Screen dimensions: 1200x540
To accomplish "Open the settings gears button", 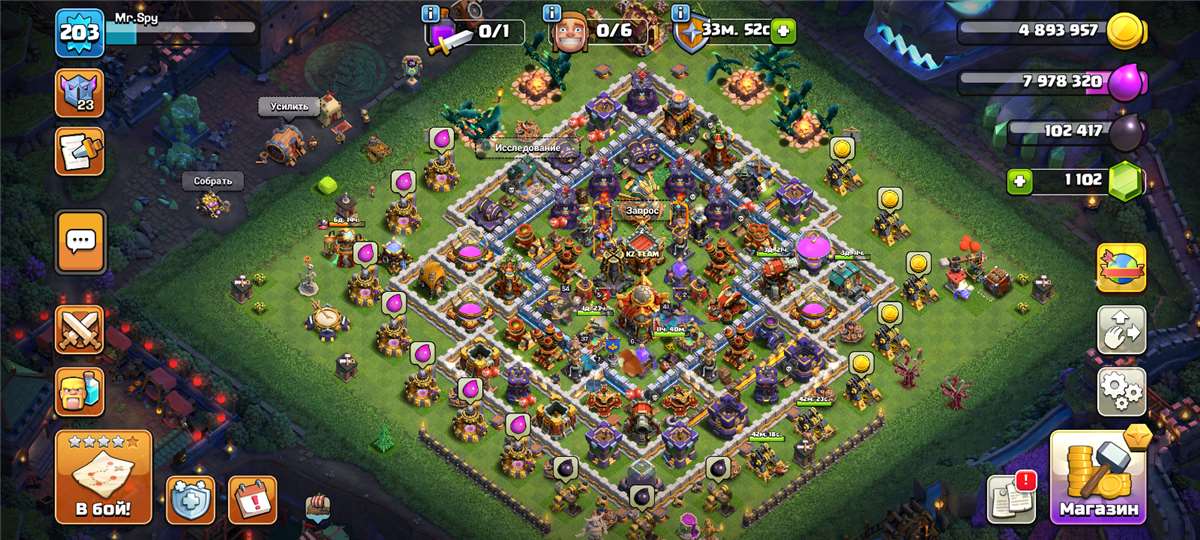I will tap(1121, 391).
